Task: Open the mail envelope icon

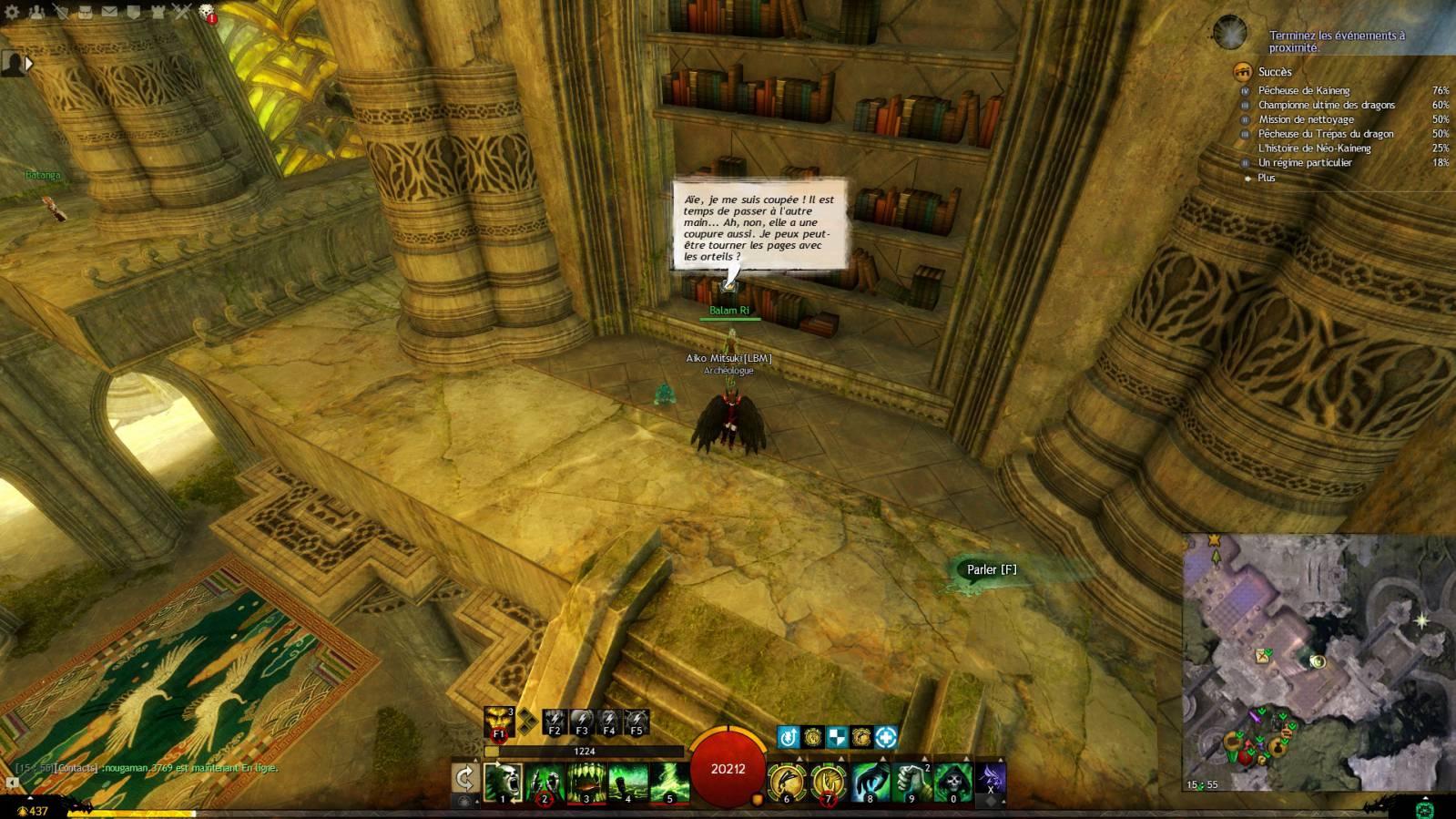Action: (x=109, y=13)
